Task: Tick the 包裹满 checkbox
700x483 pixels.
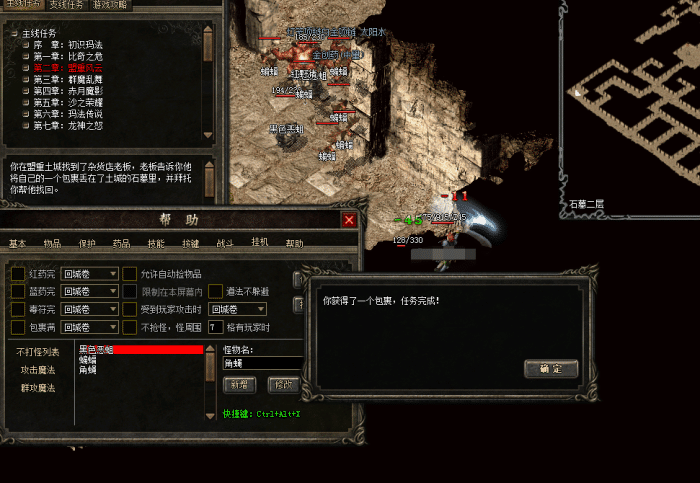Action: point(18,327)
